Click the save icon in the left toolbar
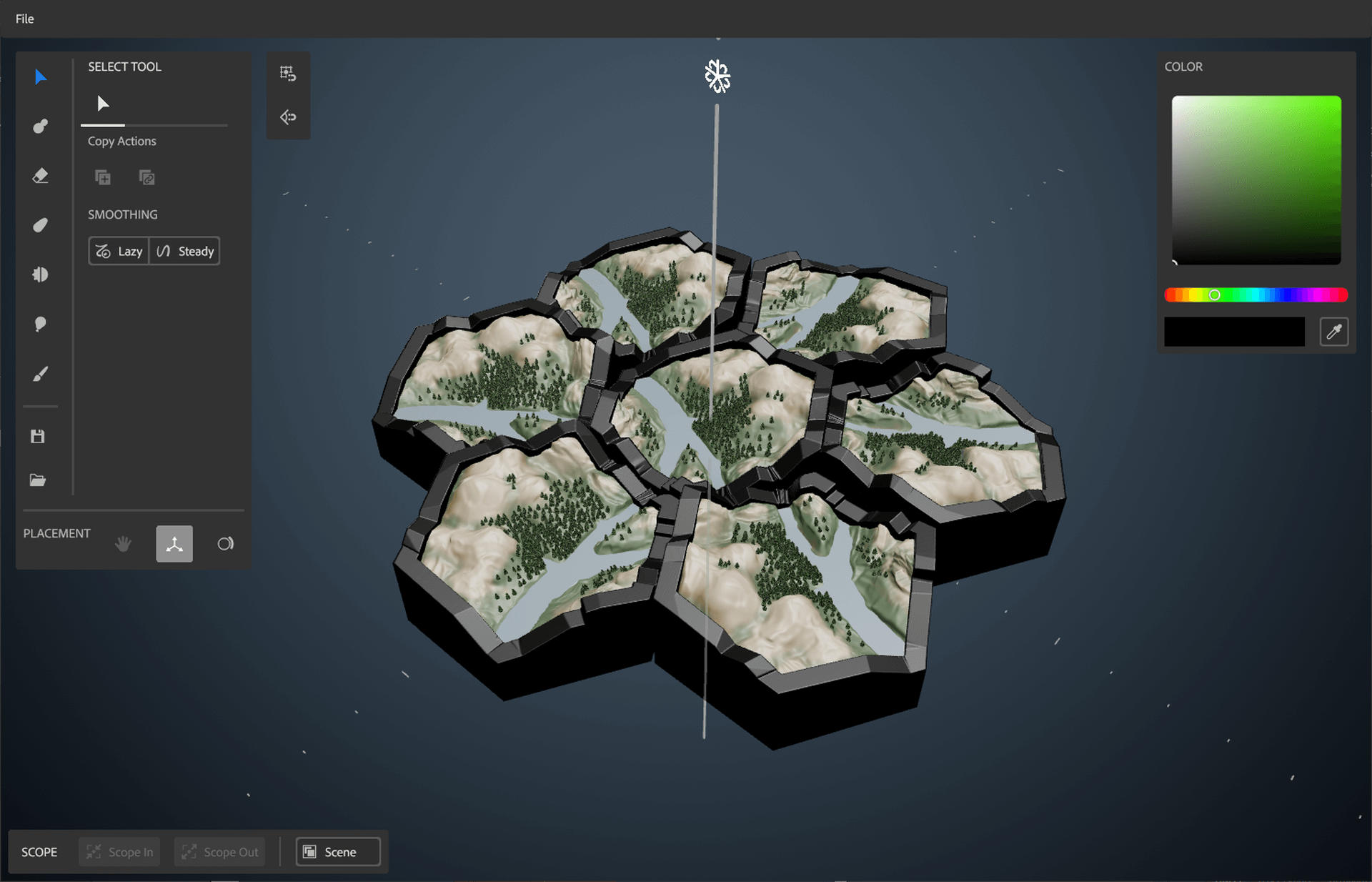 tap(38, 436)
